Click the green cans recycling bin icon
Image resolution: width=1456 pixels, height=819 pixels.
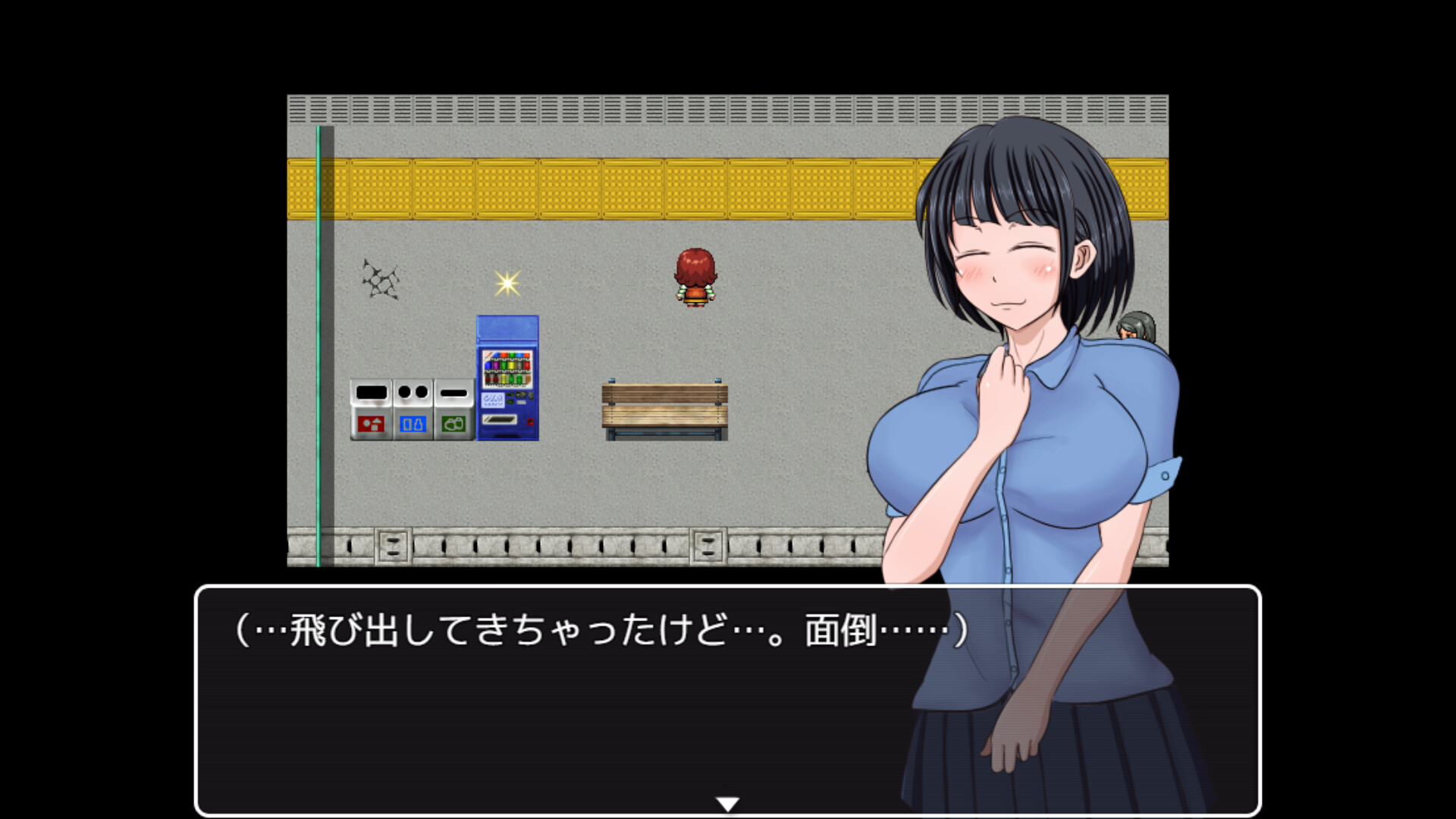point(453,425)
